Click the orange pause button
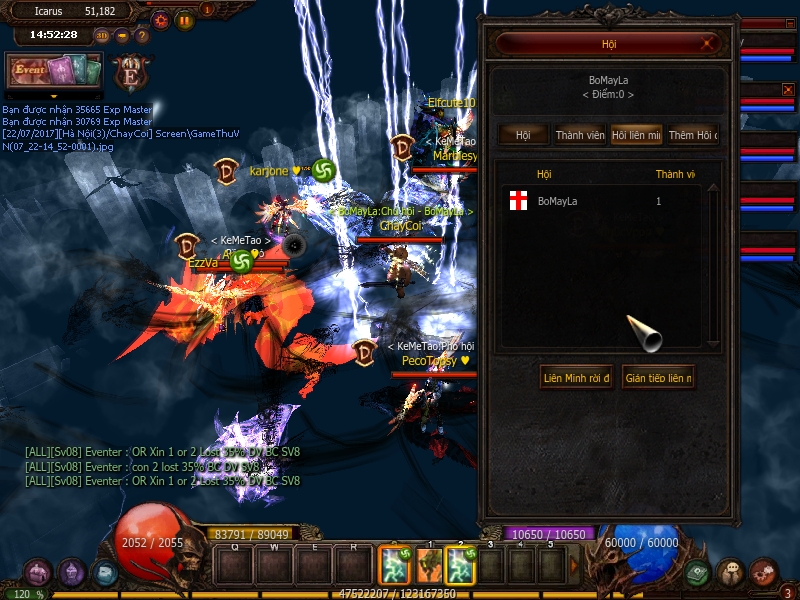 (x=184, y=19)
